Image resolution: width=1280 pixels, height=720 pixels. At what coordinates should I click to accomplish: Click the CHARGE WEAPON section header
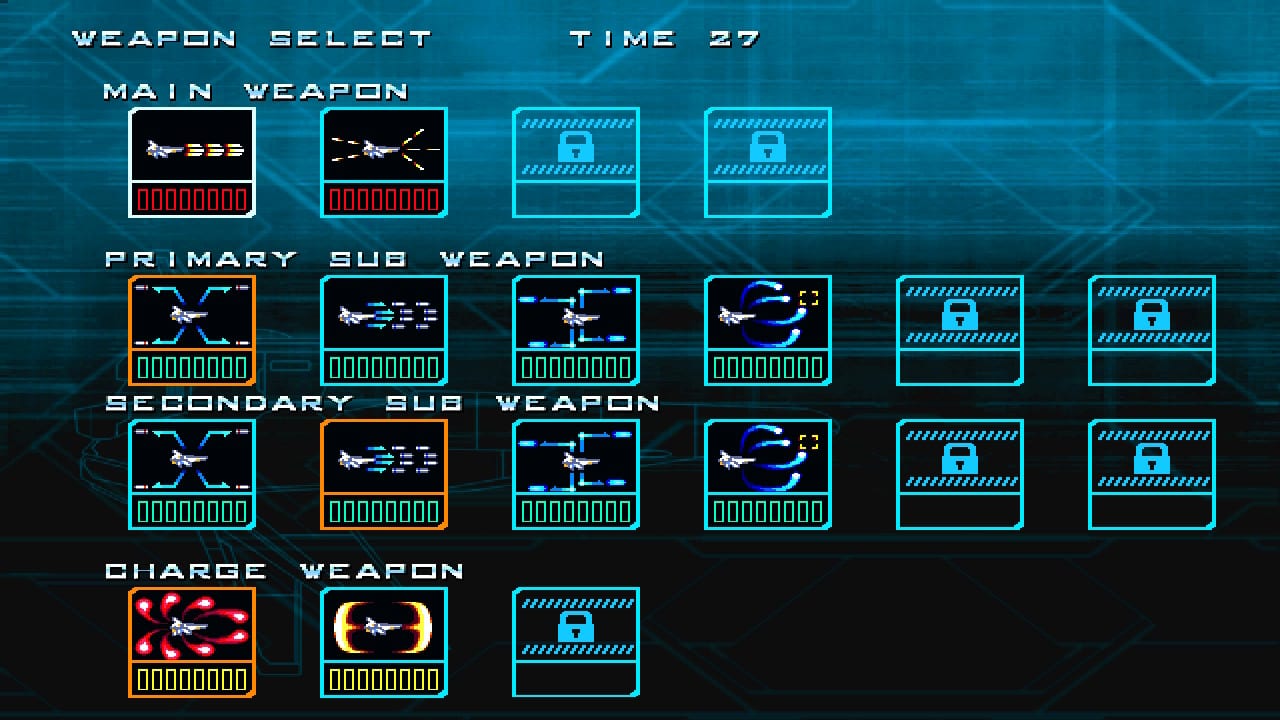(270, 570)
